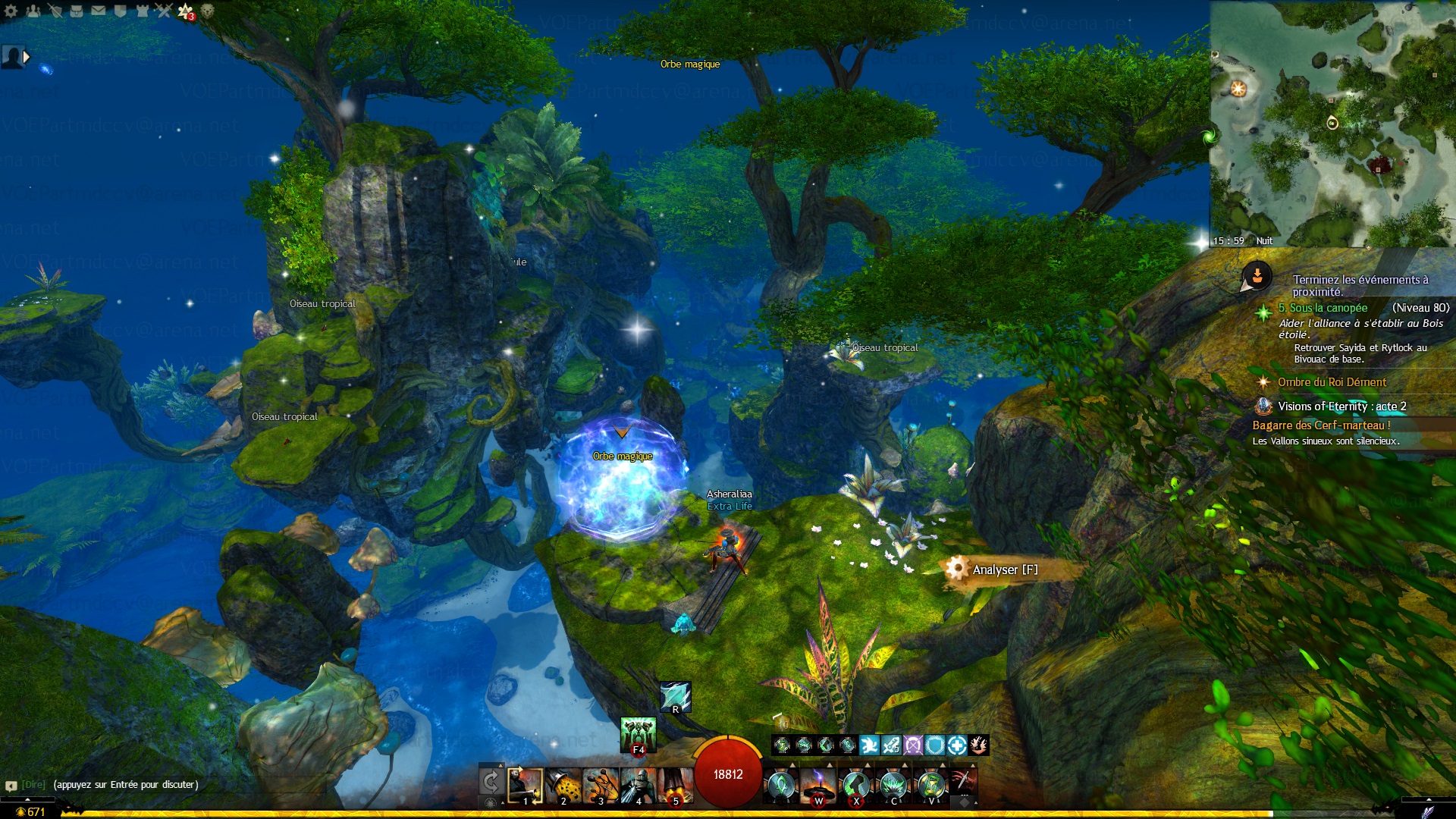Activate the mech command skill F4
Screen dimensions: 1456x819
tap(638, 734)
